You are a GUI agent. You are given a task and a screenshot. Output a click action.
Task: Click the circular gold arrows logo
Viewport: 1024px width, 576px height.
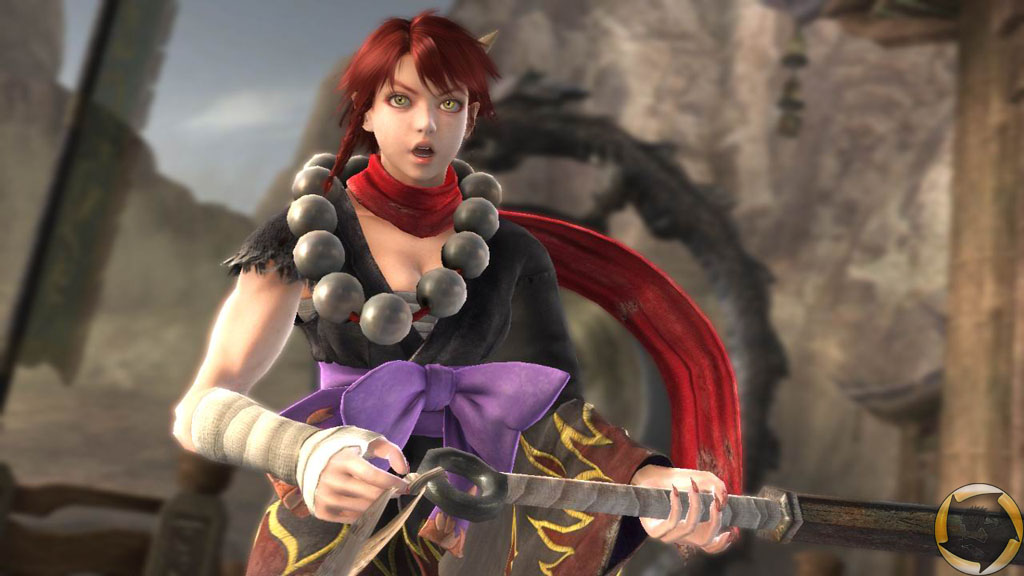(978, 528)
